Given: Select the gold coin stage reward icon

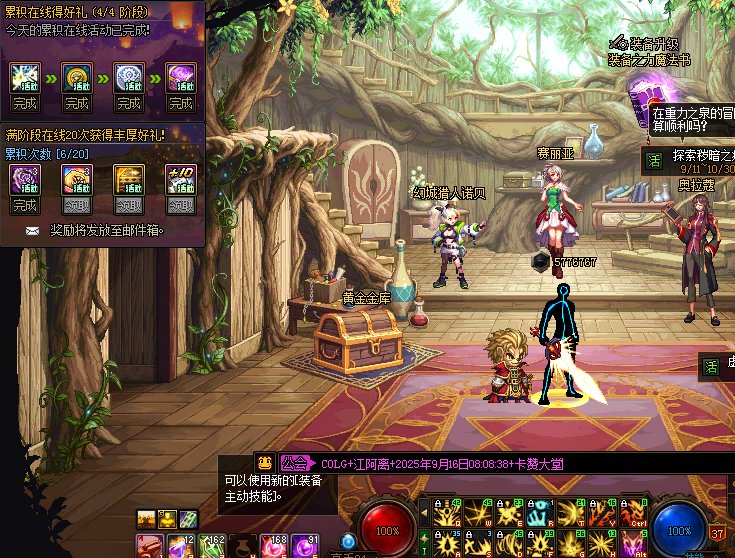Looking at the screenshot, I should [x=76, y=77].
